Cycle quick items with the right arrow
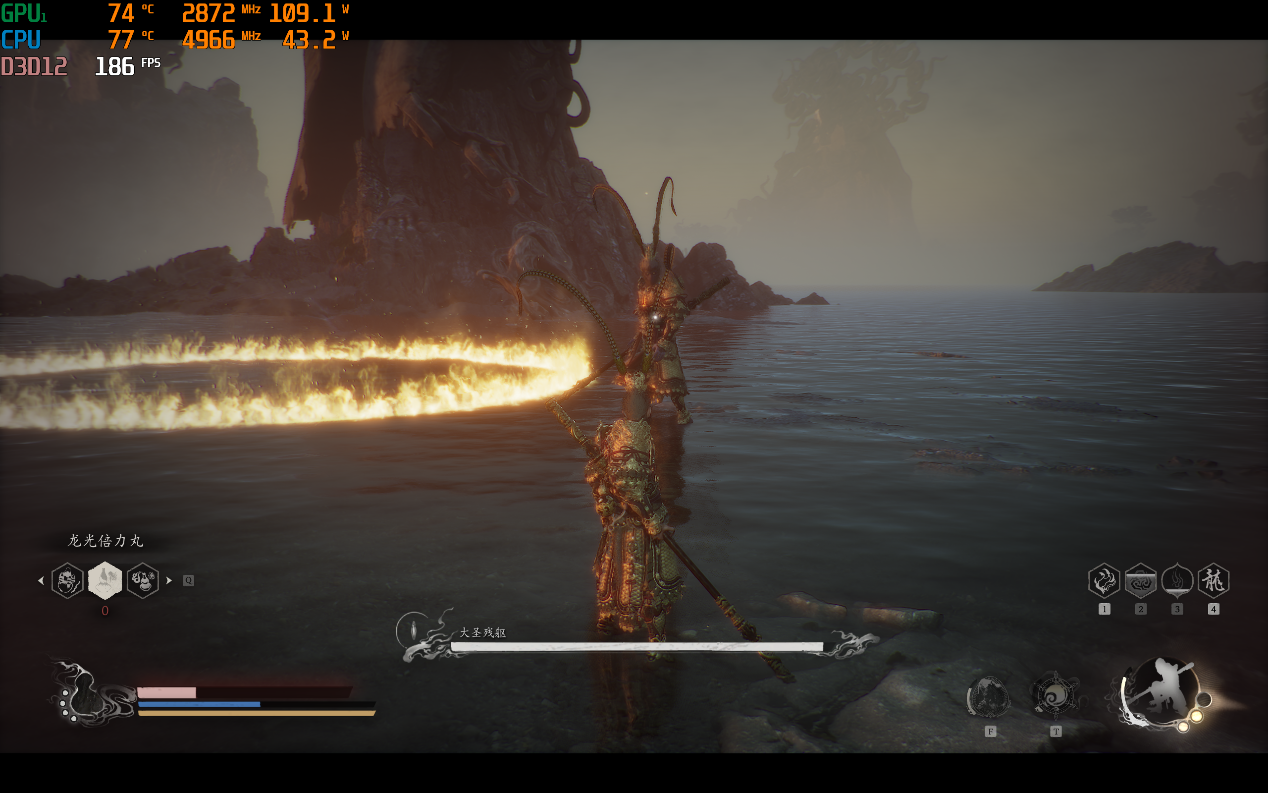 click(x=169, y=580)
